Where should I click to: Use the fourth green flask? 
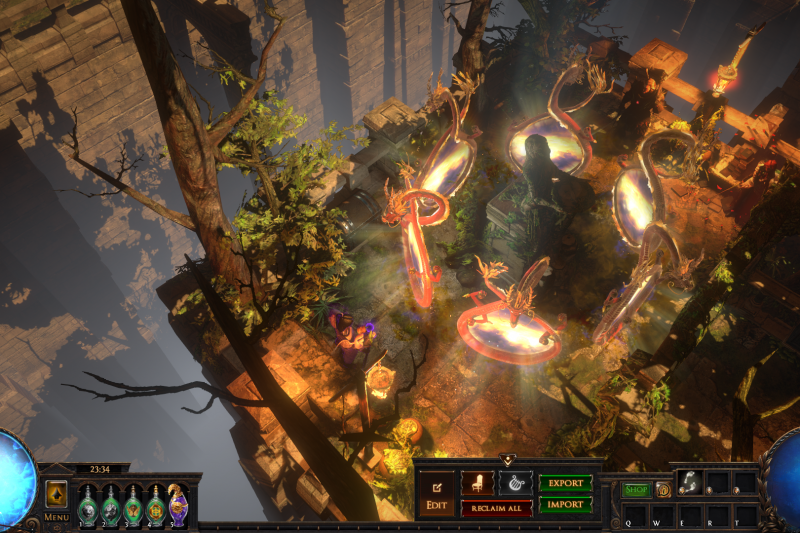coord(155,506)
